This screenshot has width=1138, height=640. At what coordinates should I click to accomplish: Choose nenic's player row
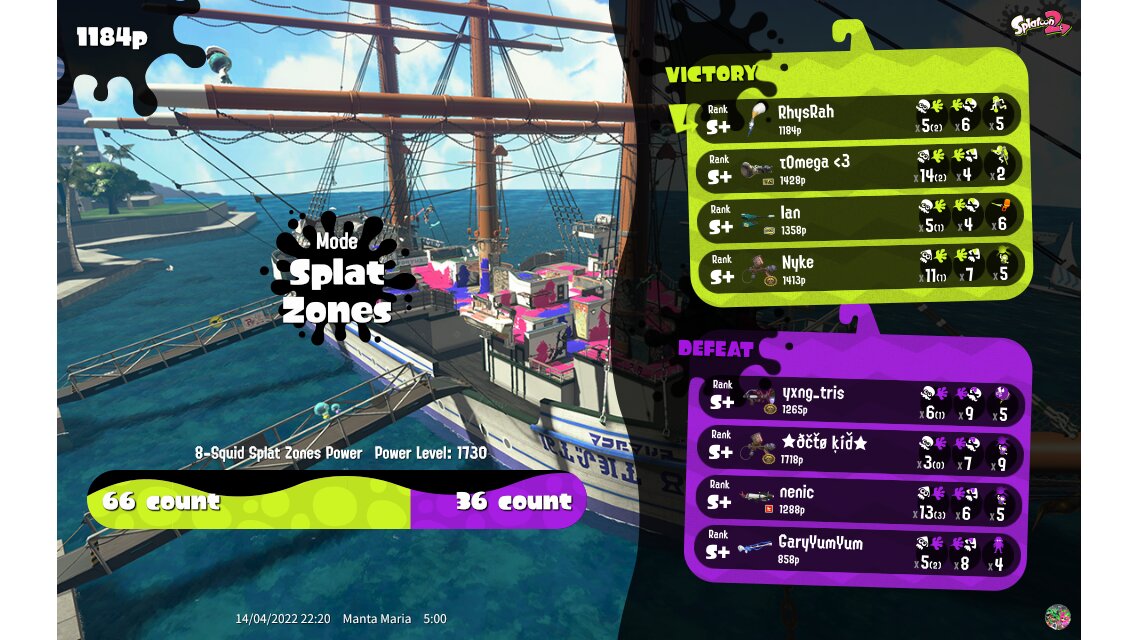860,499
